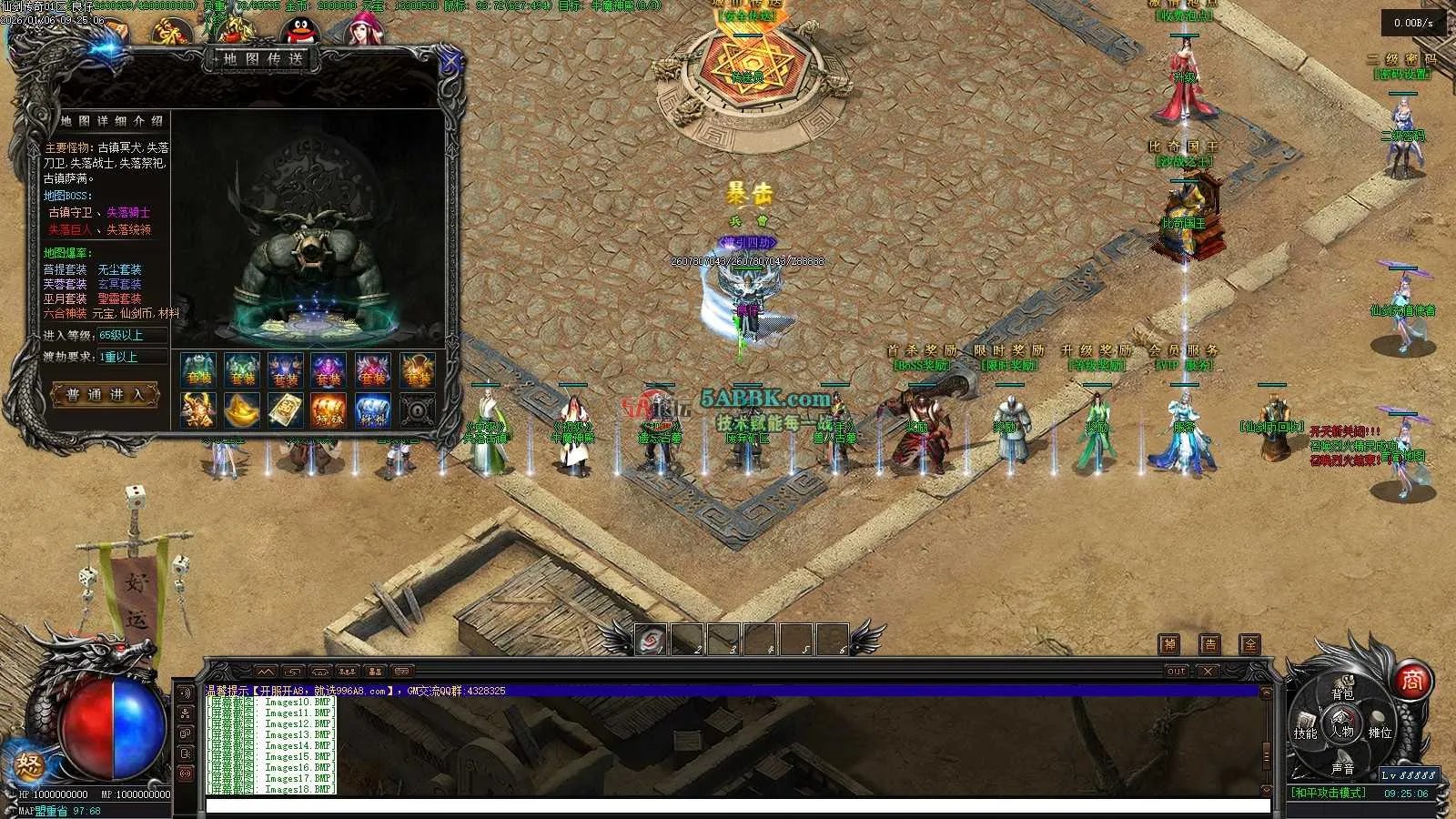Select the locked padlock slot
Viewport: 1456px width, 819px height.
click(417, 410)
